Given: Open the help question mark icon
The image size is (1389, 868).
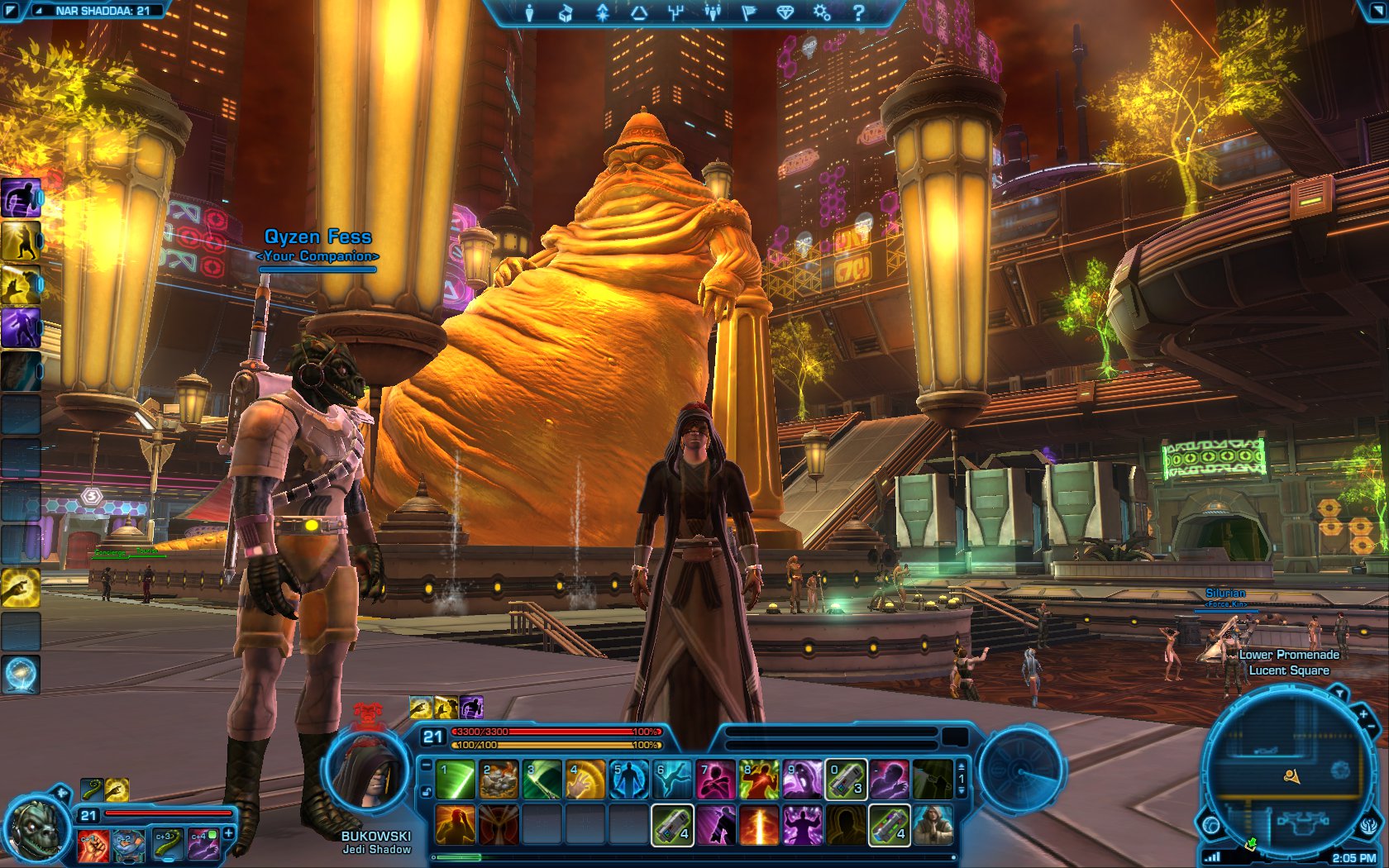Looking at the screenshot, I should pos(858,12).
